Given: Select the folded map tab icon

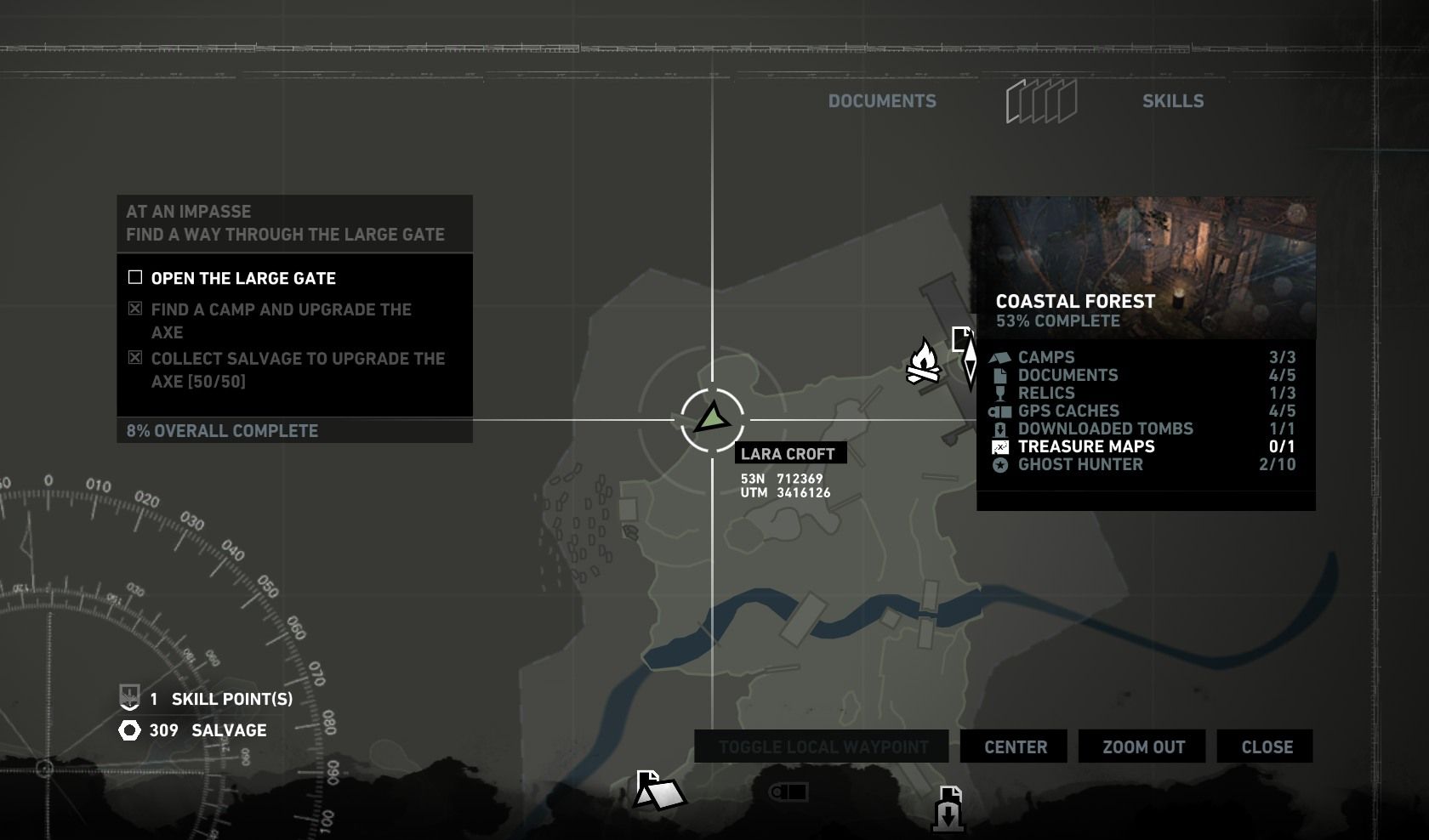Looking at the screenshot, I should click(x=1041, y=101).
